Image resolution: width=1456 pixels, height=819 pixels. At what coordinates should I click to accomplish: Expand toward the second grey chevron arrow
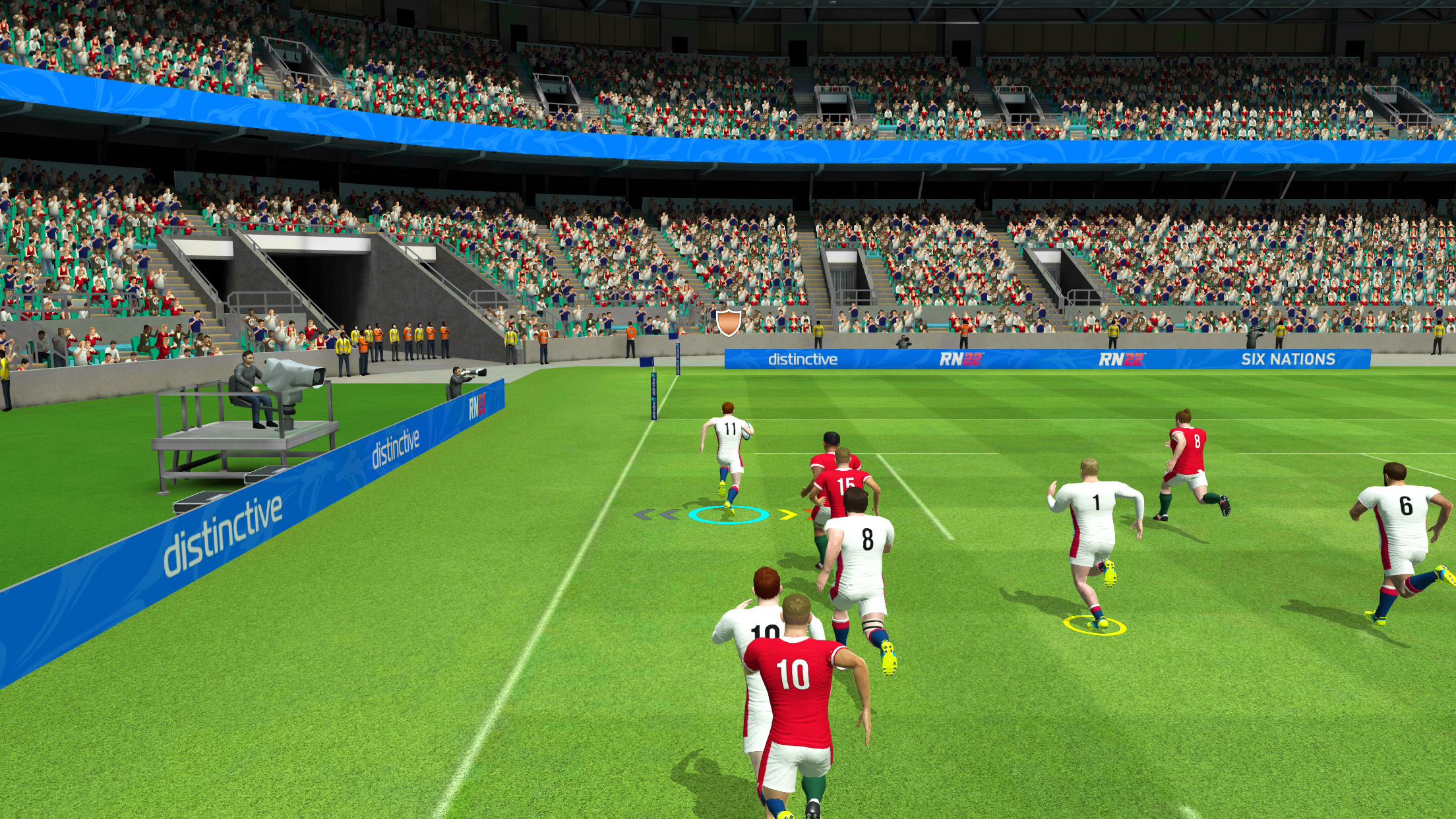tap(669, 514)
